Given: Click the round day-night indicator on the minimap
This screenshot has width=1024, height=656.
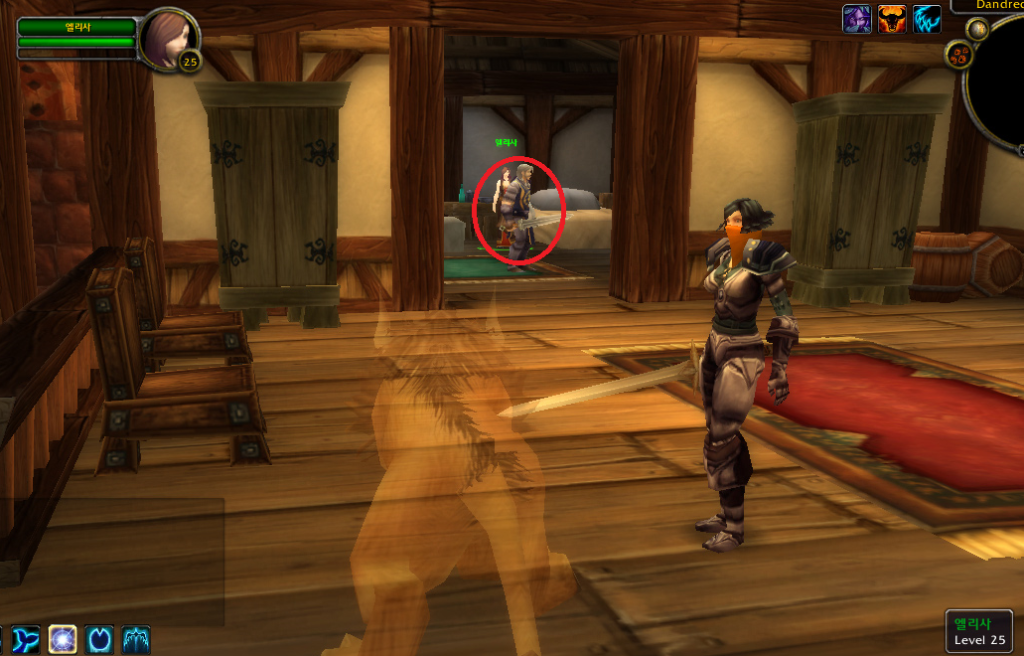Looking at the screenshot, I should pyautogui.click(x=977, y=29).
